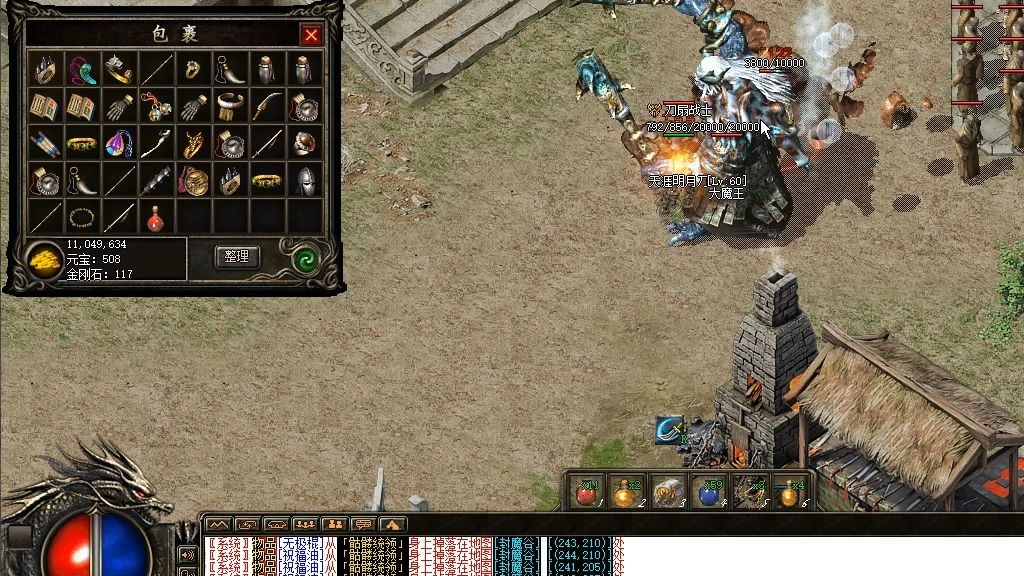The height and width of the screenshot is (576, 1024).
Task: Use the orange flask in hotbar slot 2
Action: [626, 492]
